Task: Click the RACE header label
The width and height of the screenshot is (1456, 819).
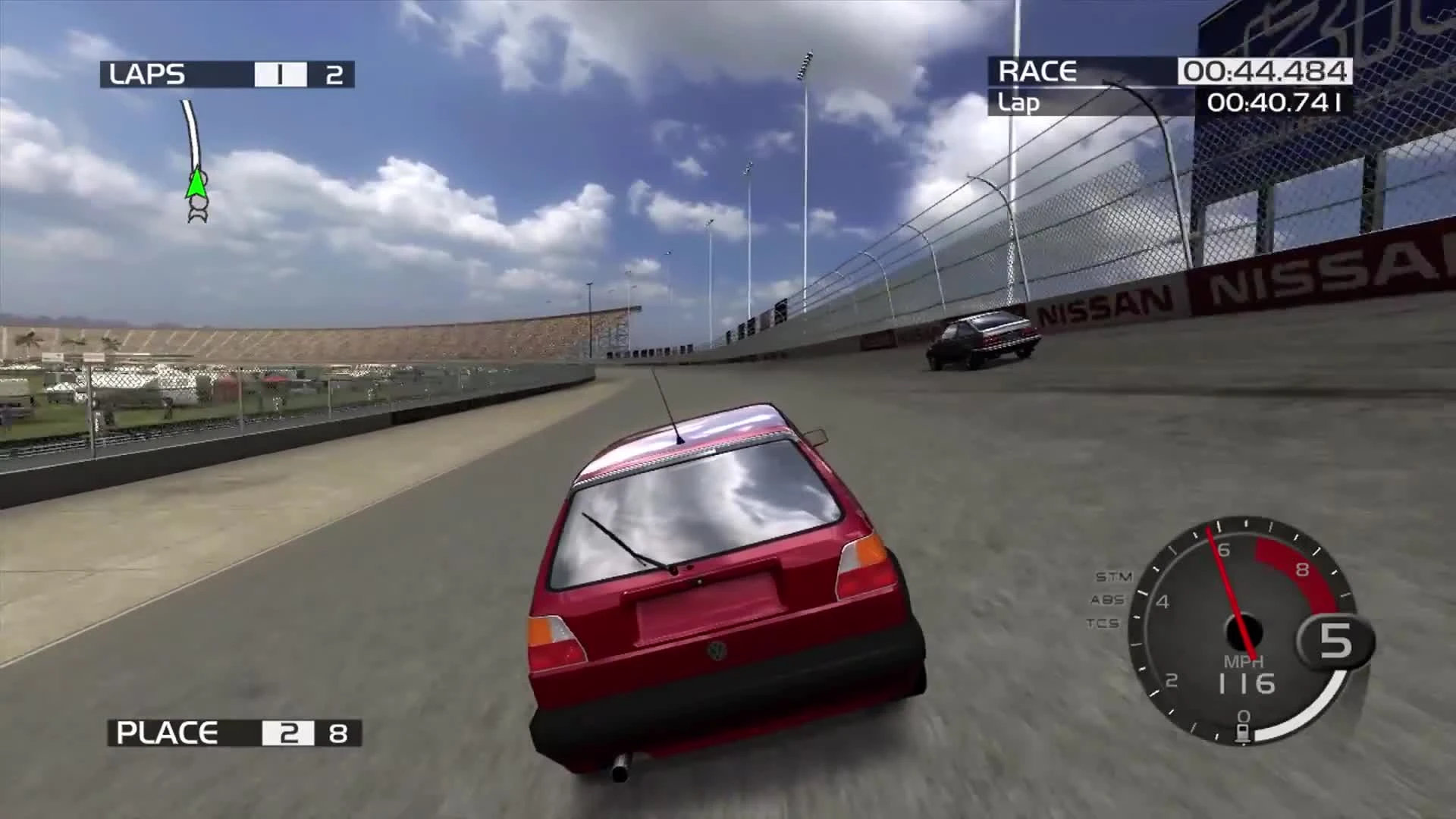Action: [x=1039, y=72]
